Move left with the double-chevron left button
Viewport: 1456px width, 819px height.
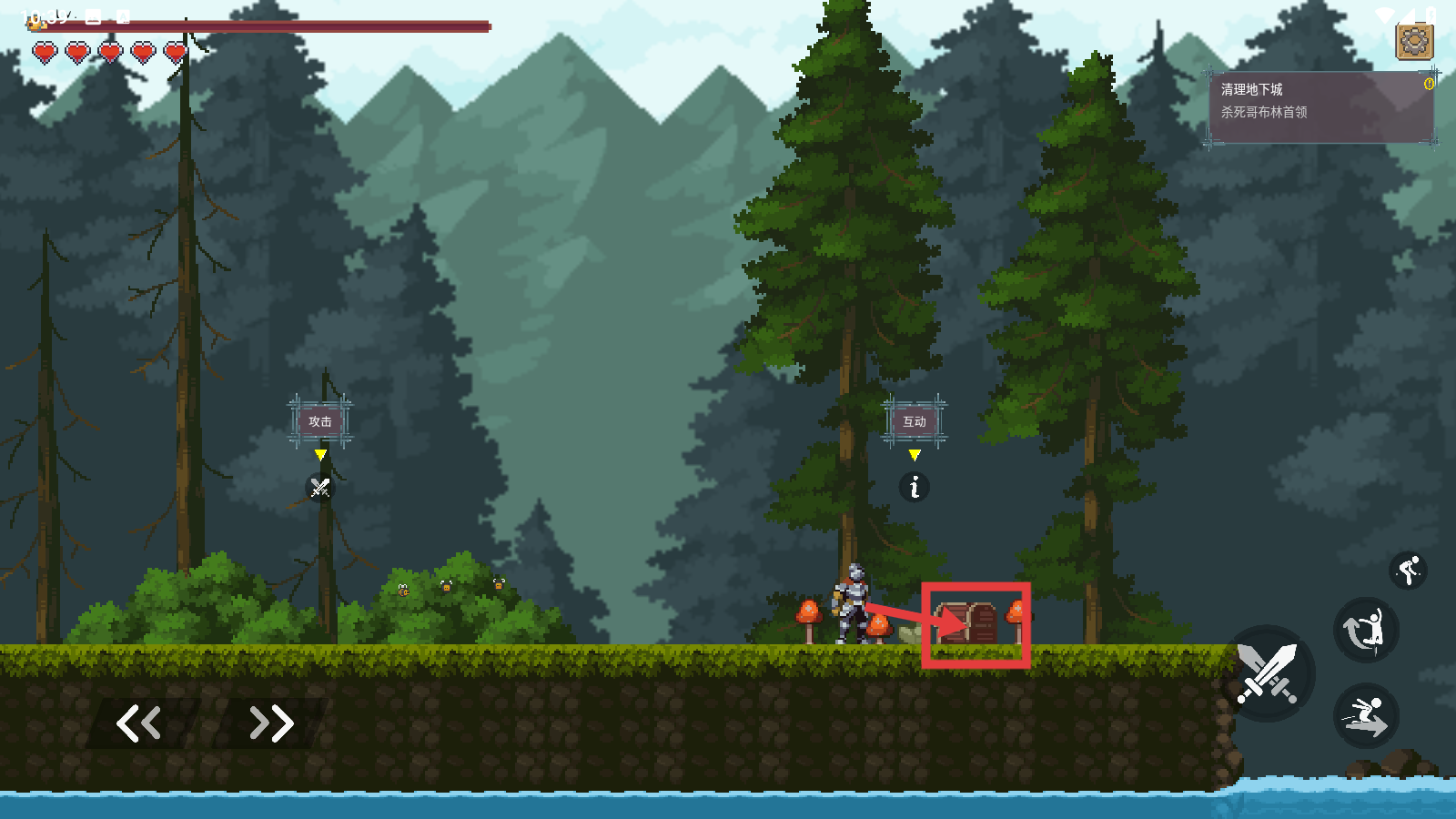pos(139,723)
